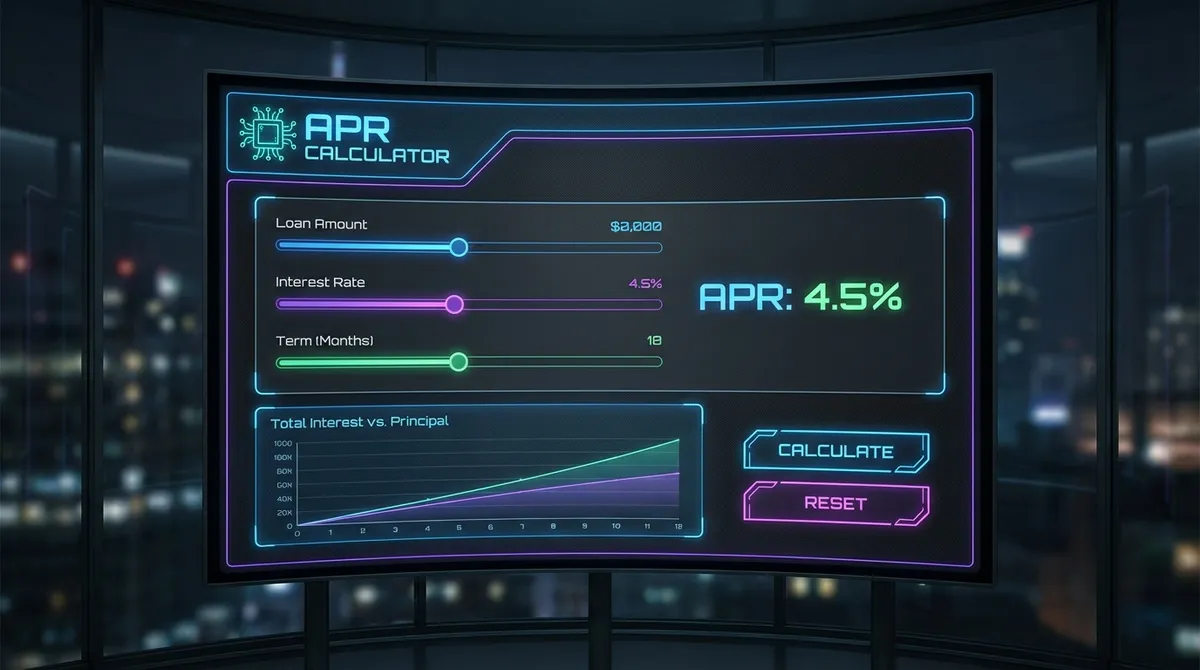Select the circuit chip logo icon
The image size is (1200, 670).
pyautogui.click(x=267, y=136)
